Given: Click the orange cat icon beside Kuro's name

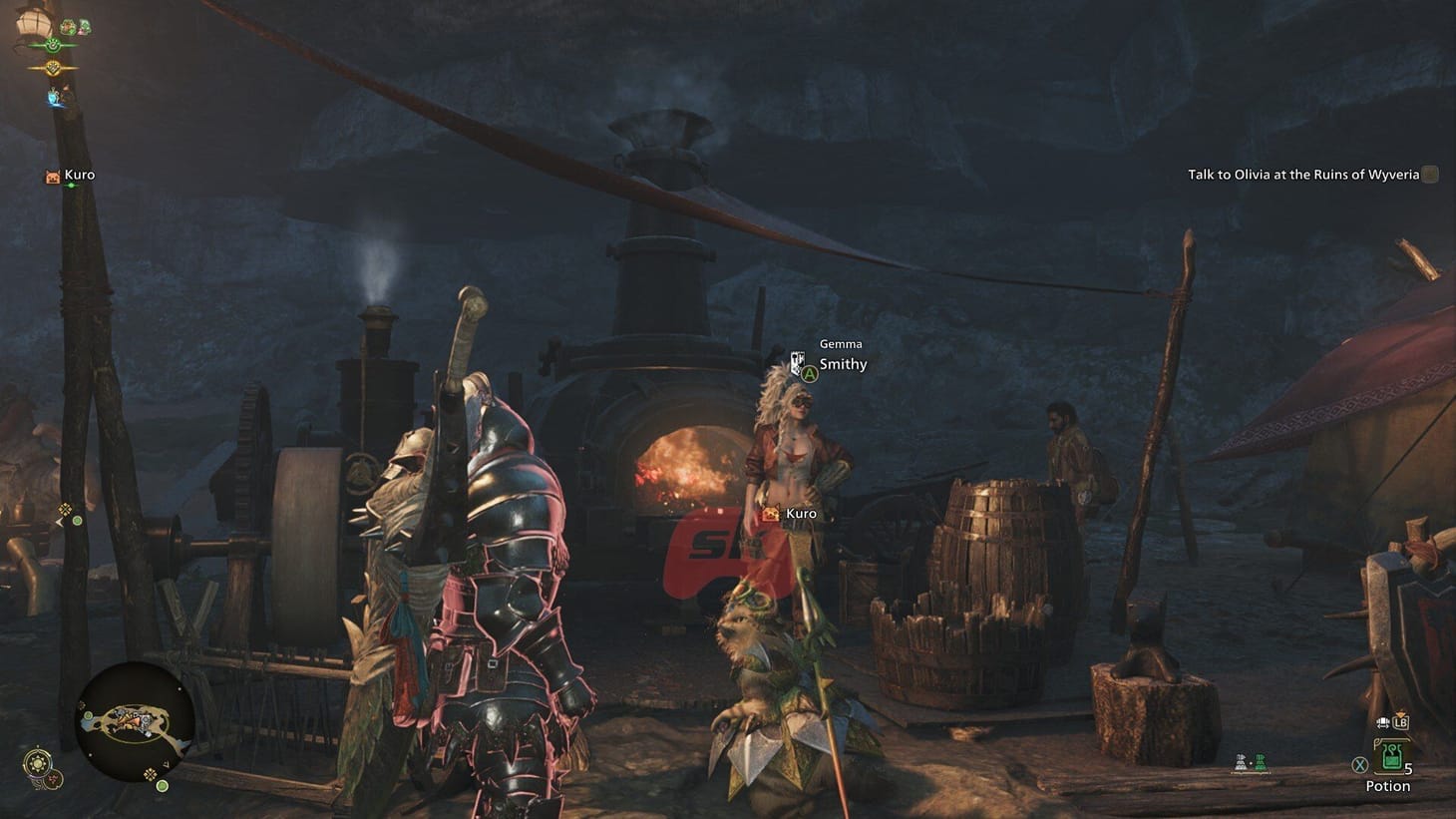Looking at the screenshot, I should click(x=772, y=513).
